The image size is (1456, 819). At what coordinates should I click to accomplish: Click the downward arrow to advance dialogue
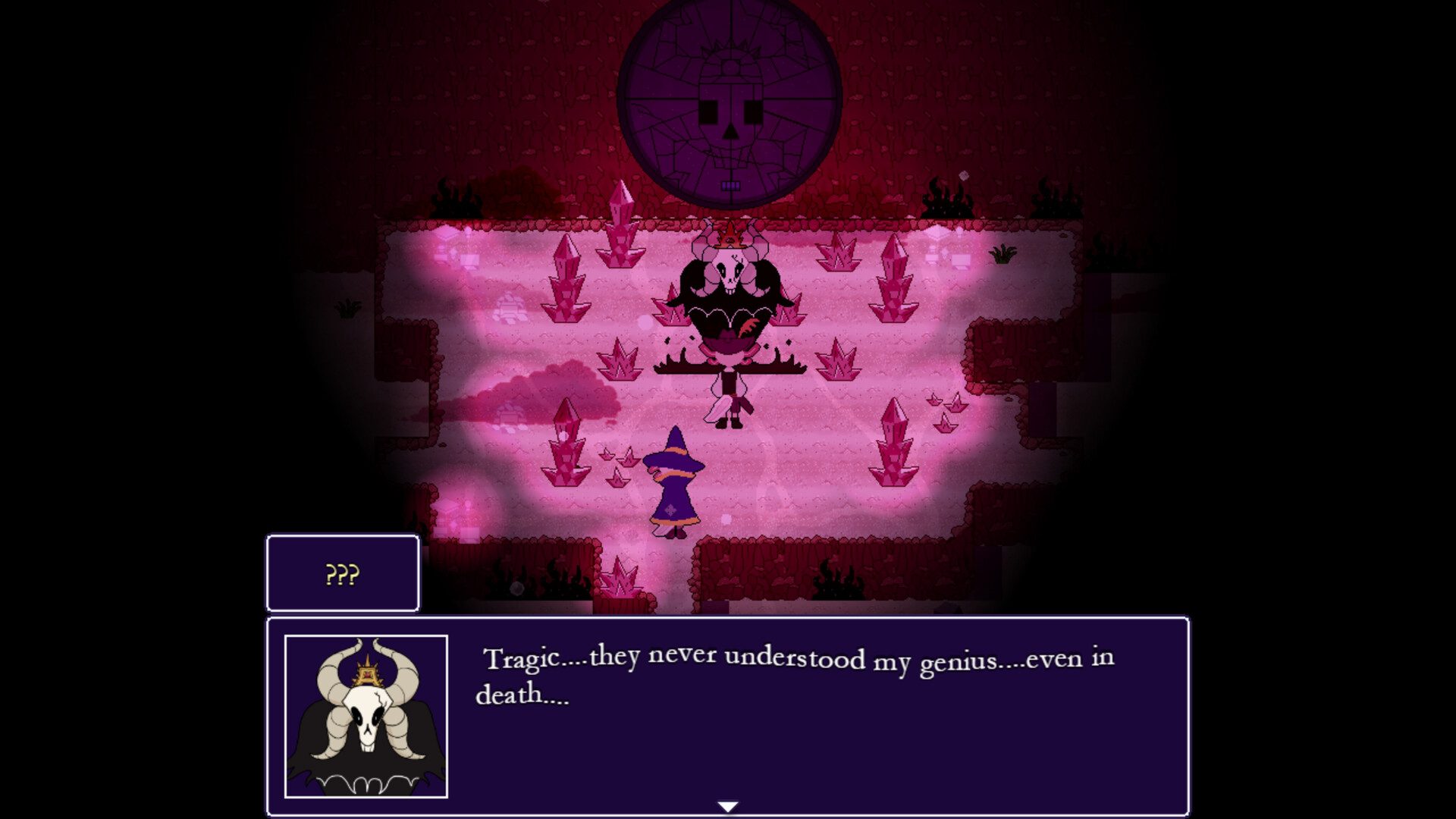[728, 807]
